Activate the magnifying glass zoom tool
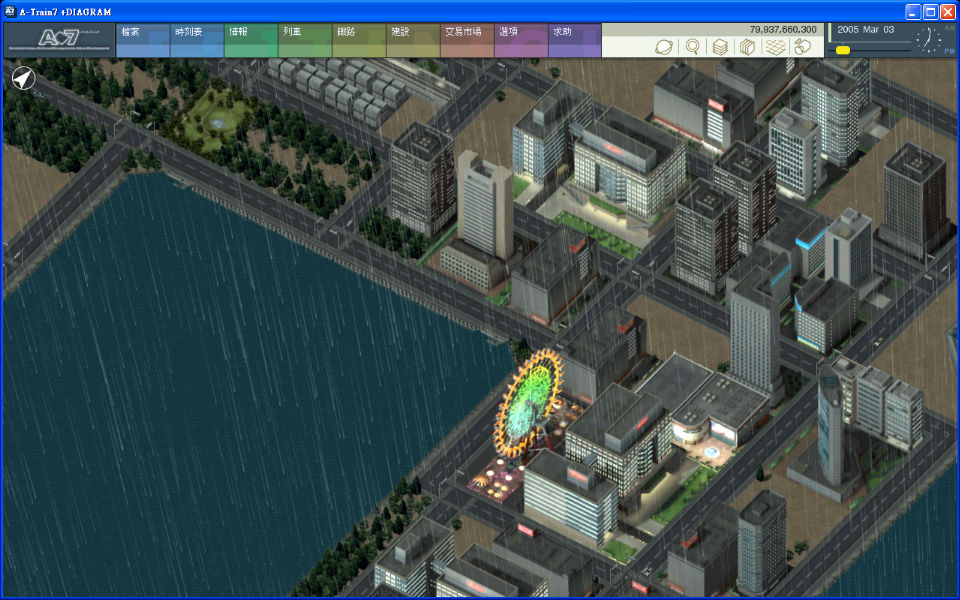 pyautogui.click(x=692, y=47)
